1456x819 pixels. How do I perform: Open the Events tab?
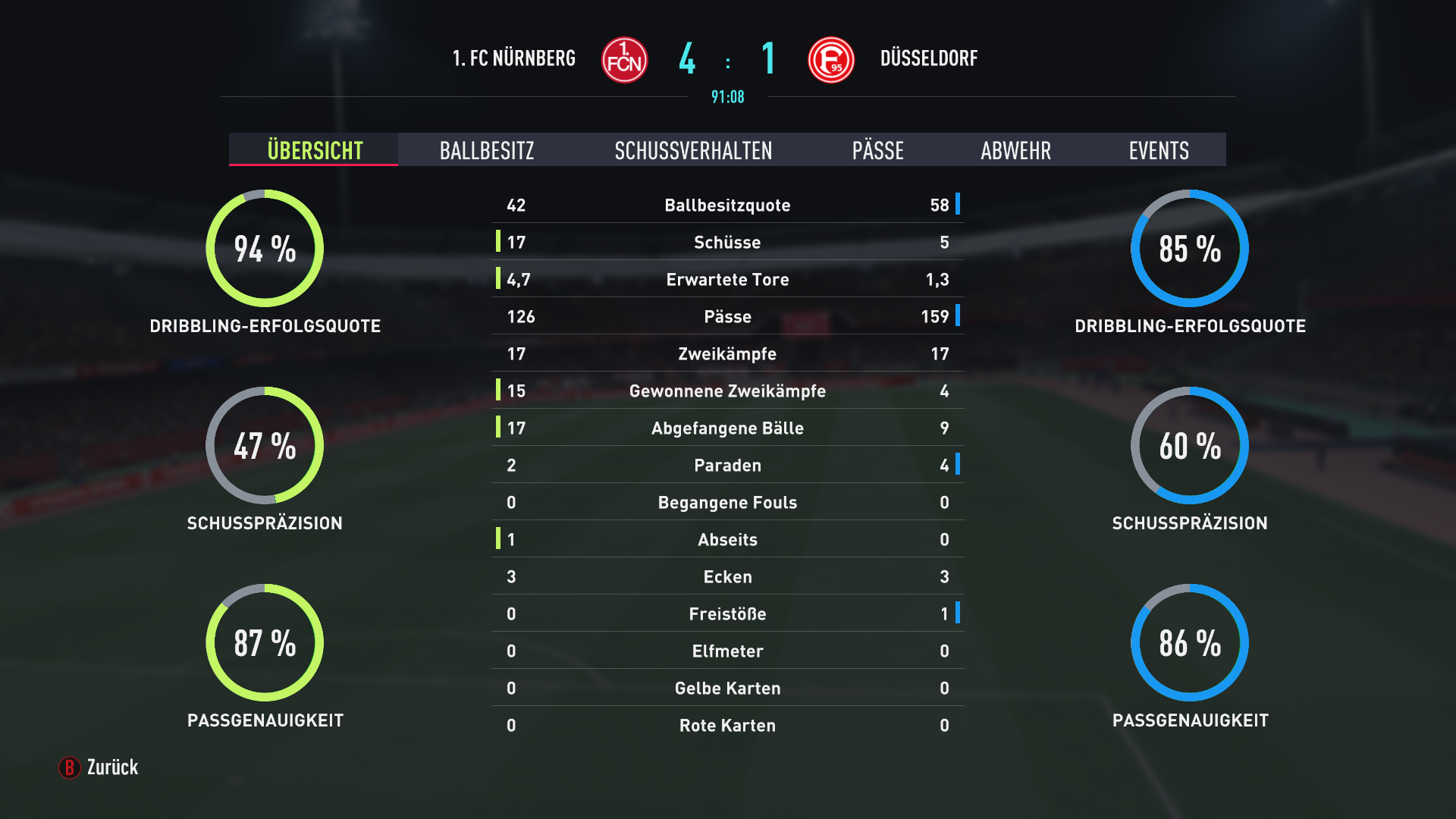(x=1158, y=150)
